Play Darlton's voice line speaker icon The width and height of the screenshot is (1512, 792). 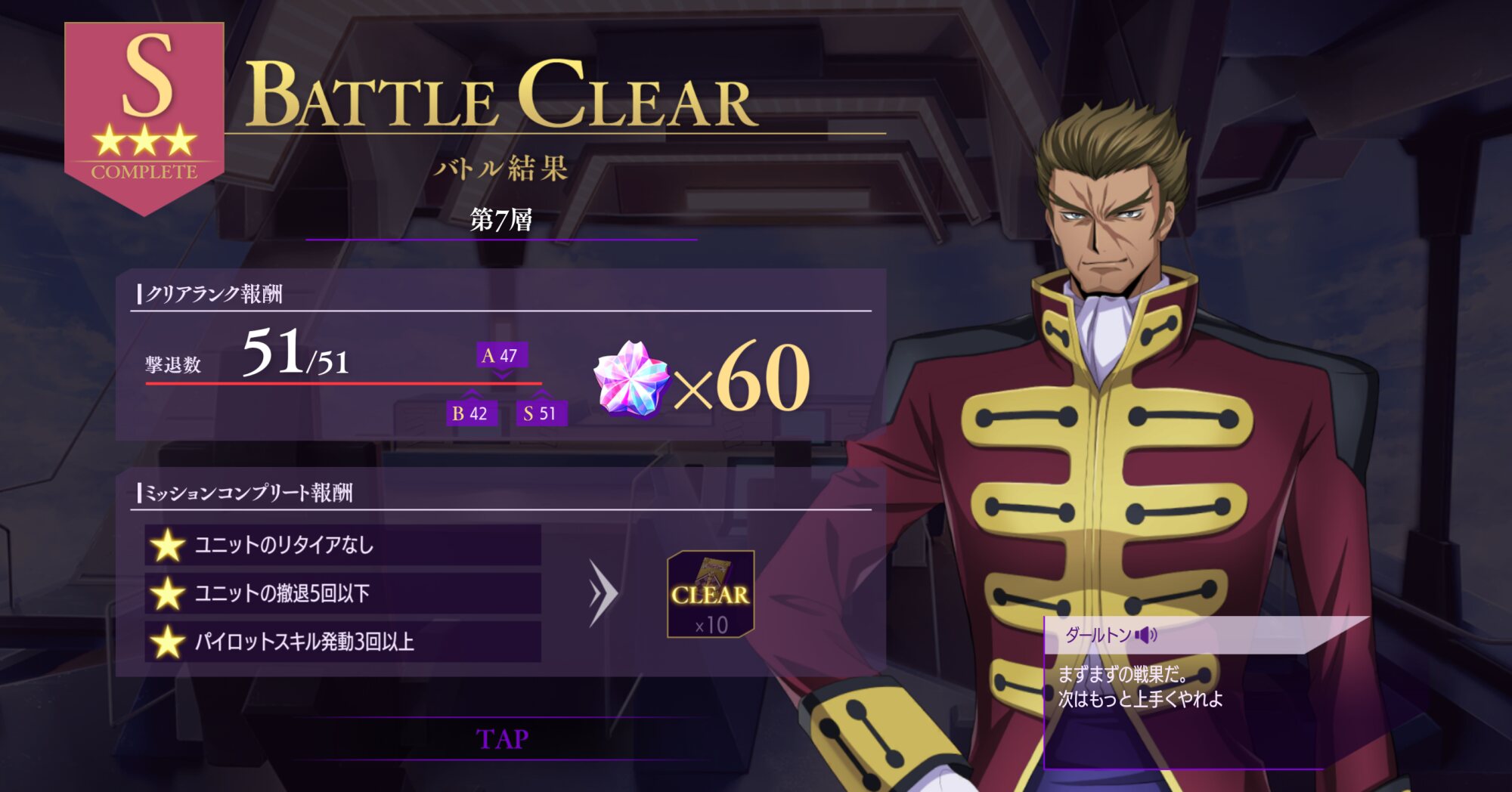coord(1146,635)
